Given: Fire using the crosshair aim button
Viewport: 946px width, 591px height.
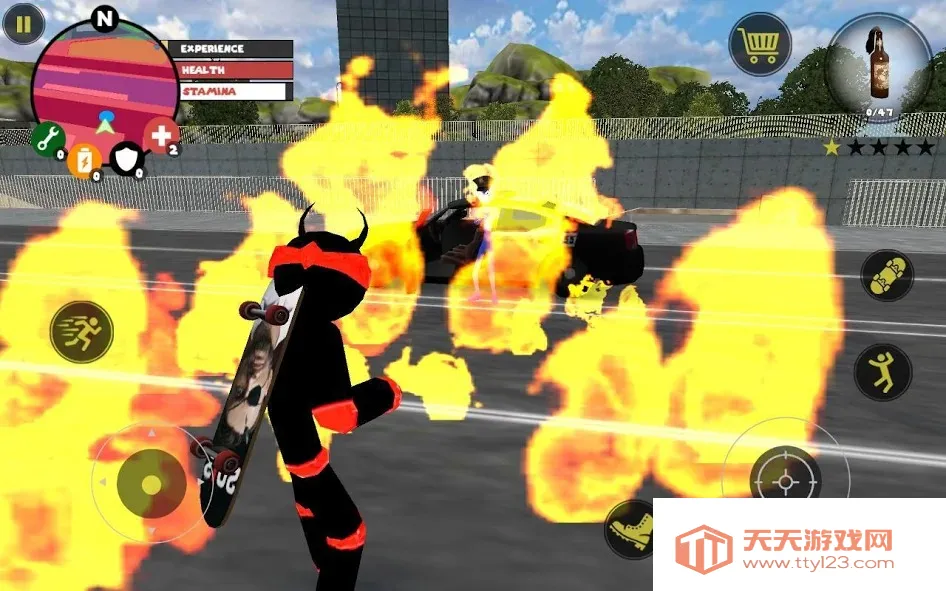Looking at the screenshot, I should point(785,480).
